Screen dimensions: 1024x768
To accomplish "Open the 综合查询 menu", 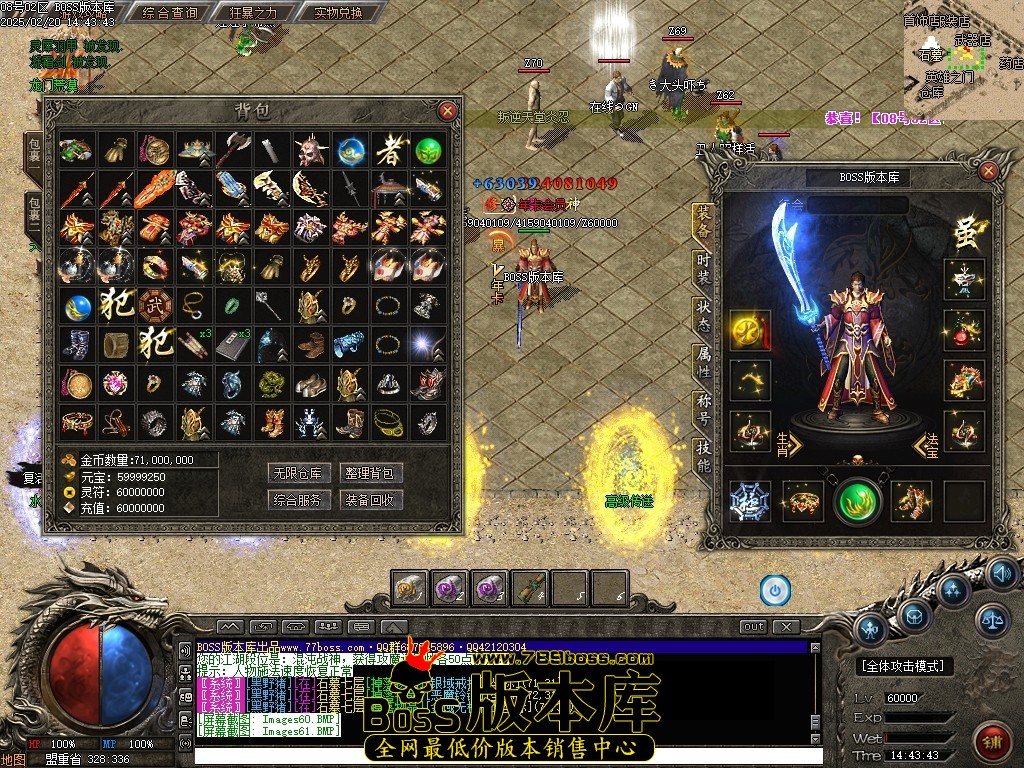I will pos(170,13).
